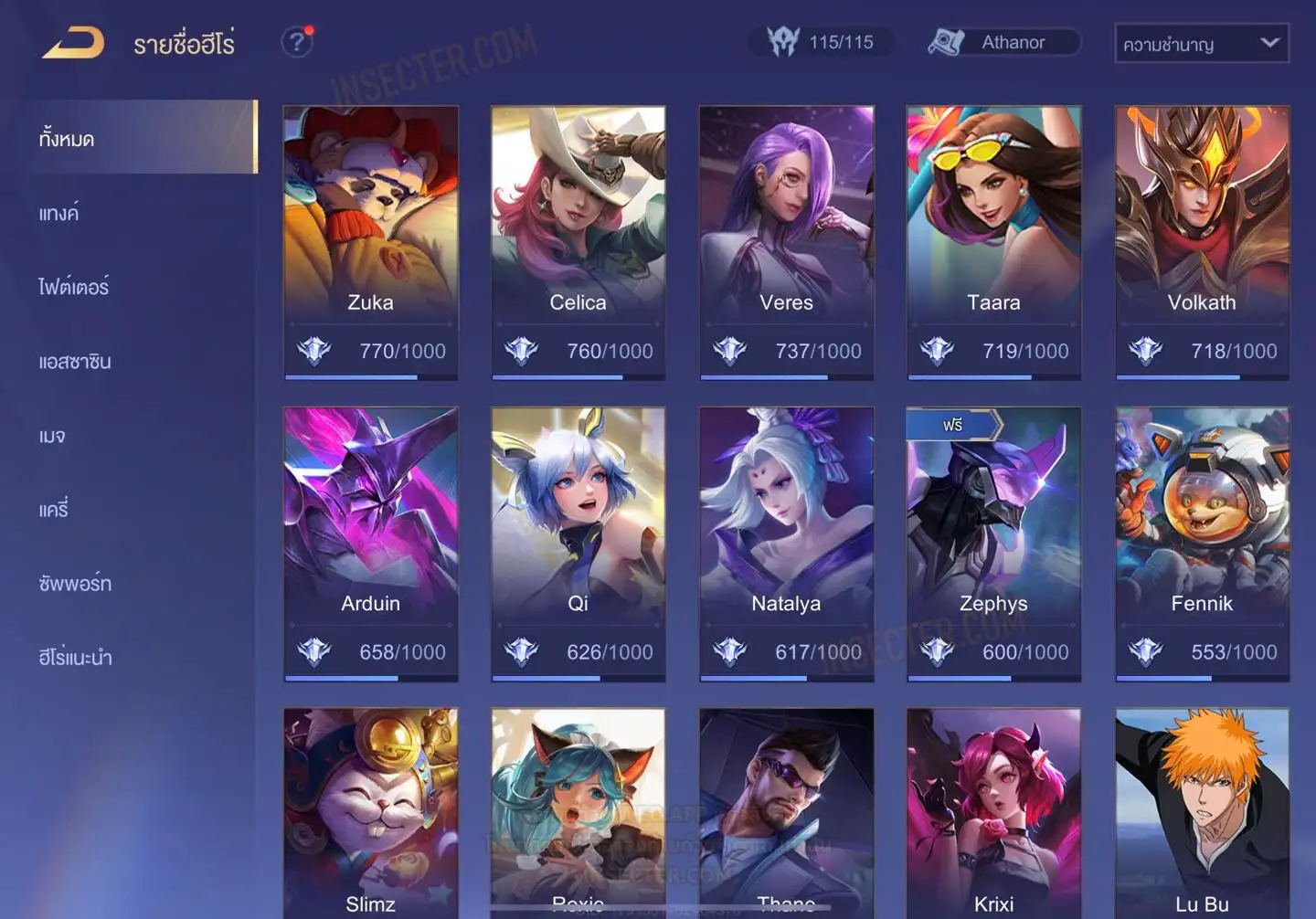Image resolution: width=1316 pixels, height=919 pixels.
Task: Switch to the เมจ tab
Action: point(52,436)
